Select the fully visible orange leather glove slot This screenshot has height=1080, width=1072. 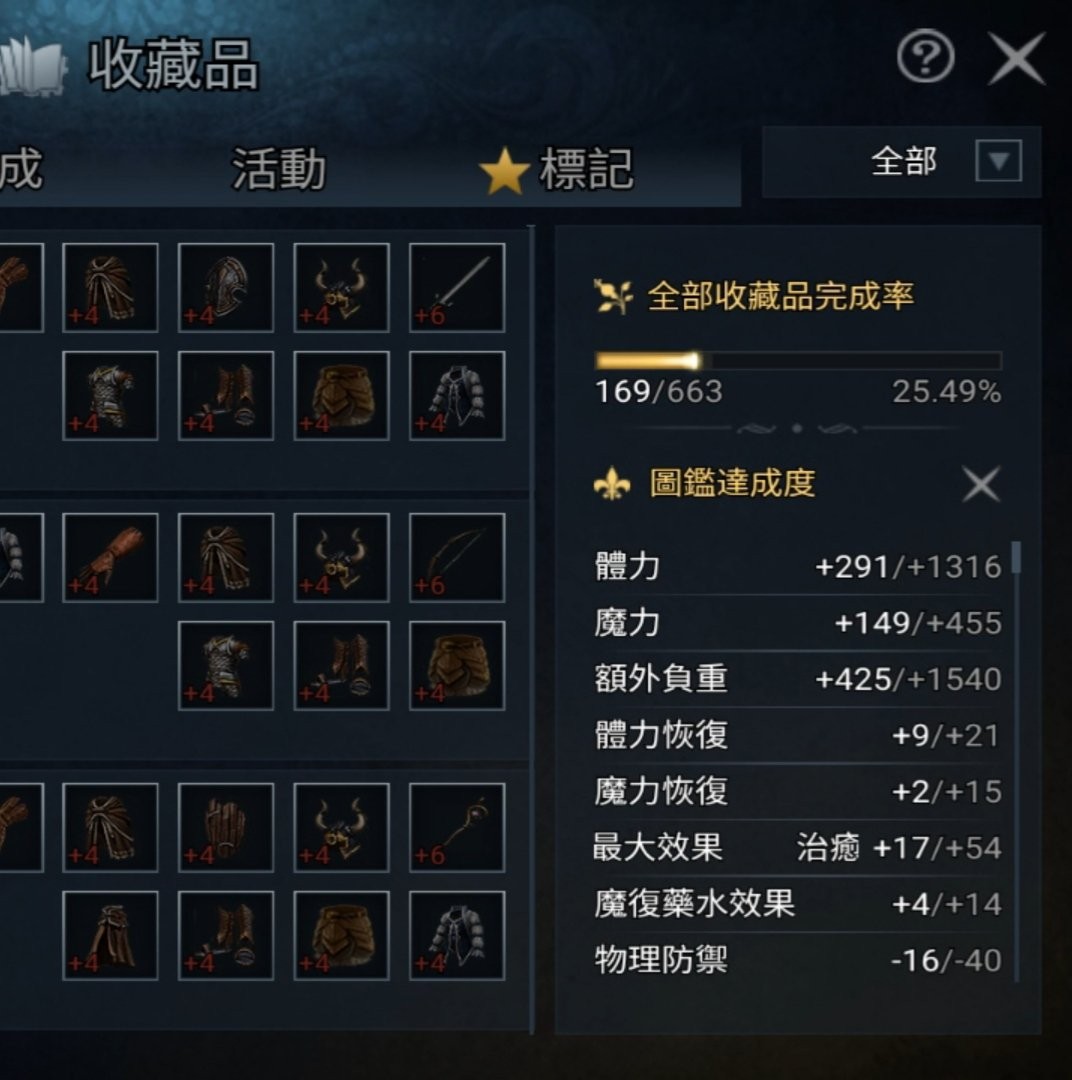click(x=110, y=557)
